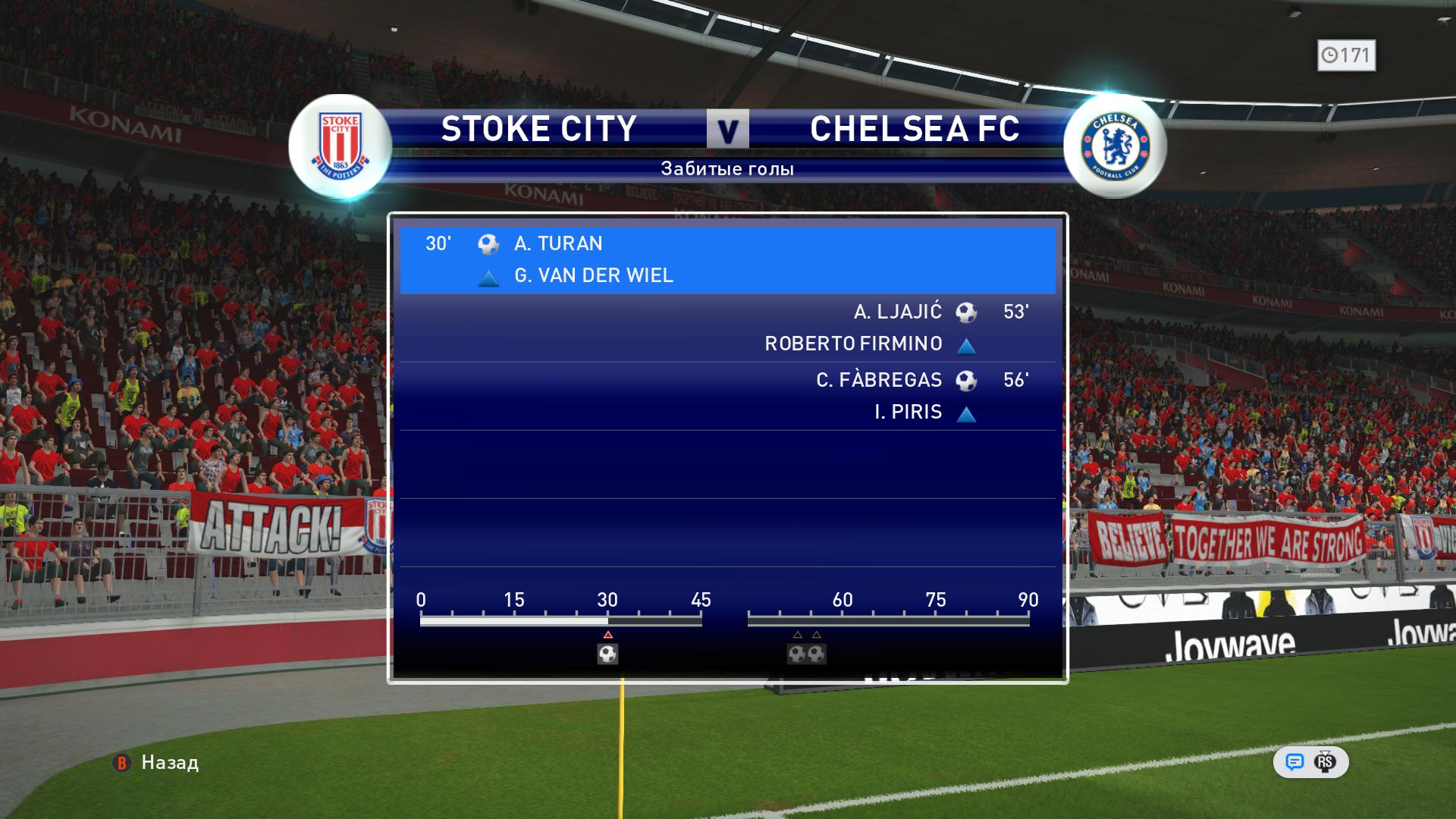This screenshot has height=819, width=1456.
Task: Open the chat speech bubble icon
Action: tap(1294, 762)
